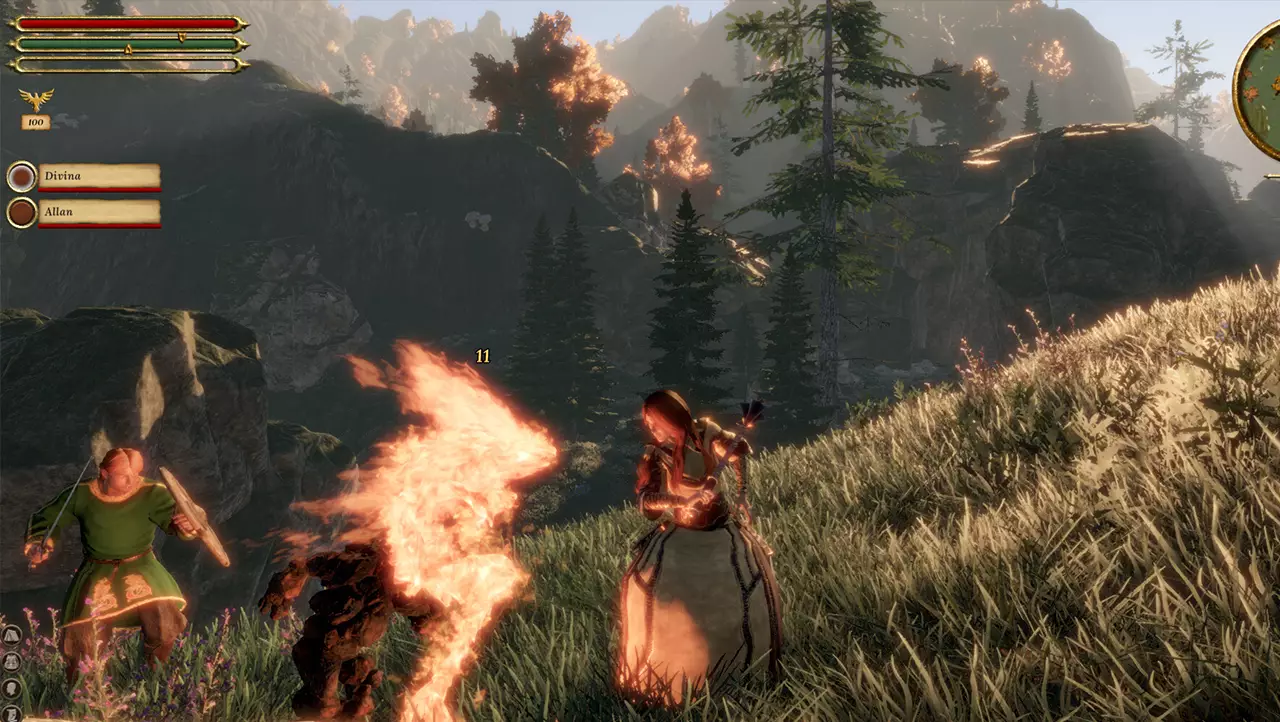The image size is (1280, 722).
Task: Open the camp tent icon
Action: [x=10, y=635]
